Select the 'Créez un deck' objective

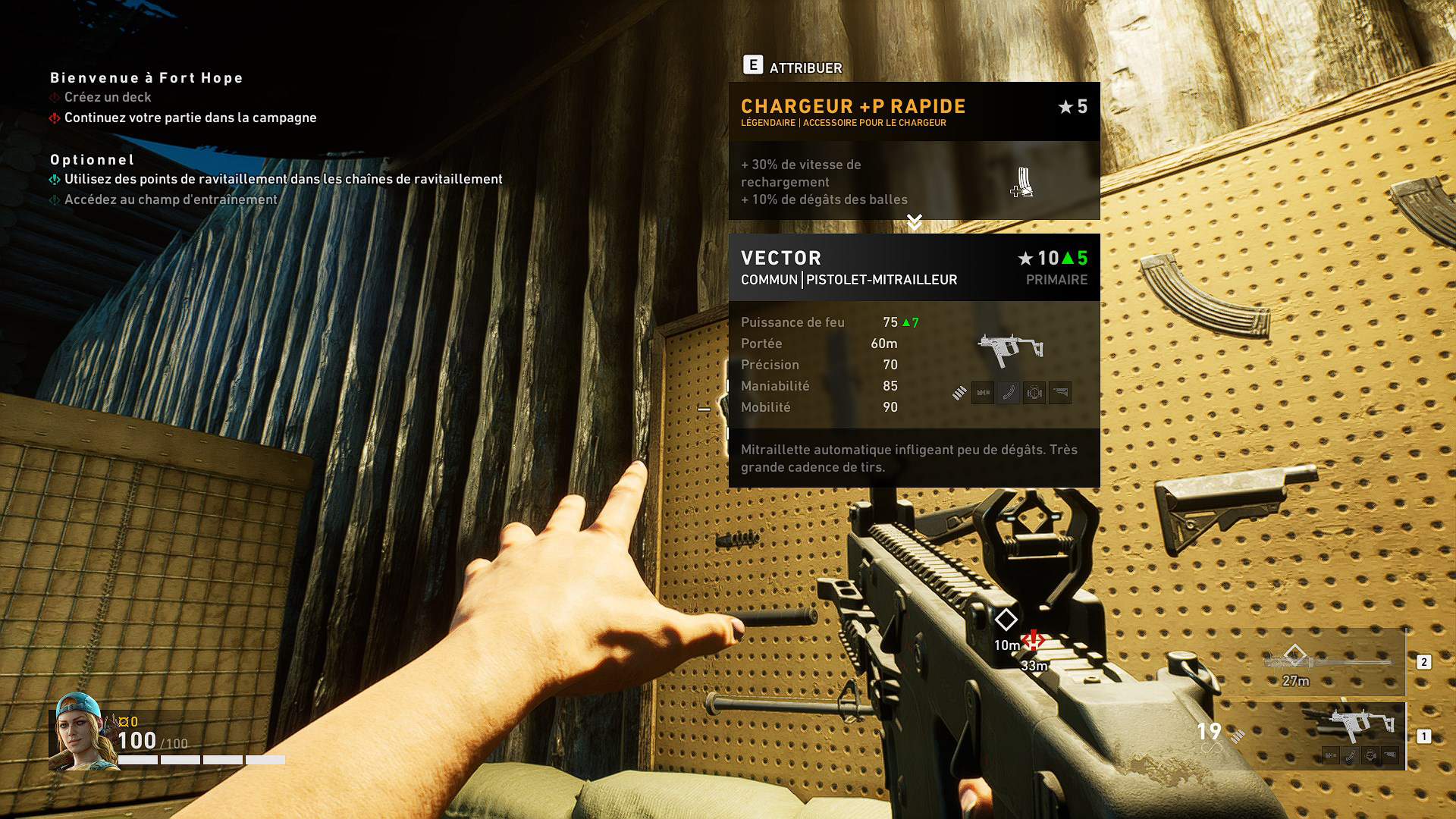pos(108,97)
